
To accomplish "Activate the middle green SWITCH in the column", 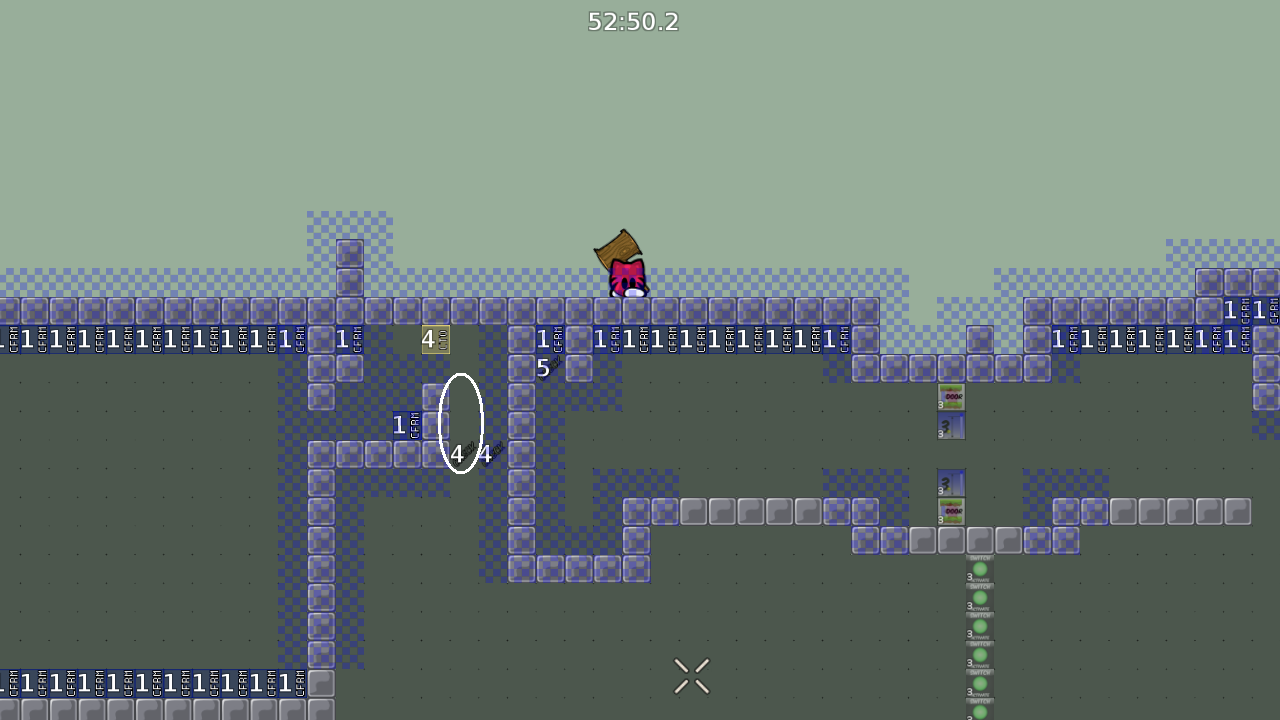I will [979, 628].
